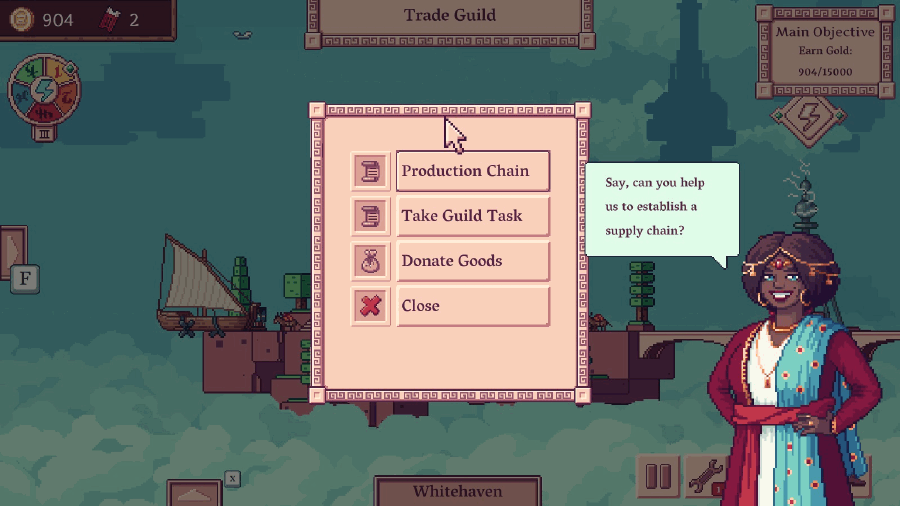Click the scroll icon beside Production Chain
900x506 pixels.
[x=371, y=171]
